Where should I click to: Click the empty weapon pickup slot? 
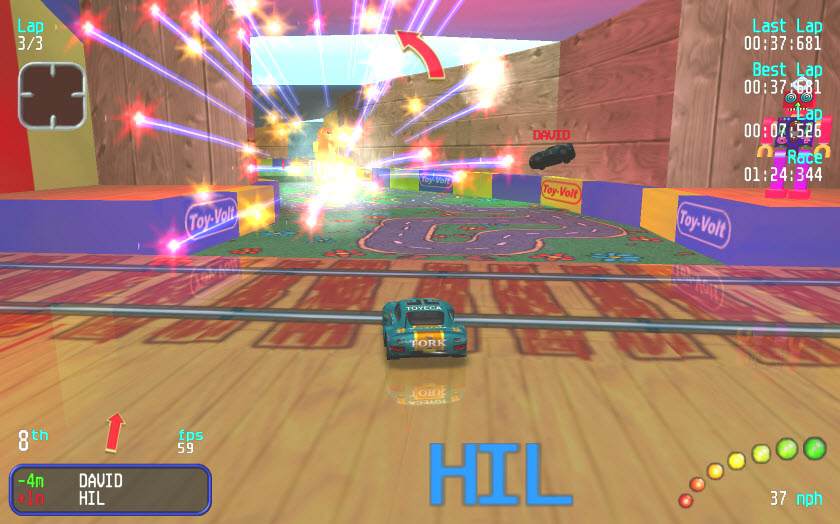coord(52,96)
